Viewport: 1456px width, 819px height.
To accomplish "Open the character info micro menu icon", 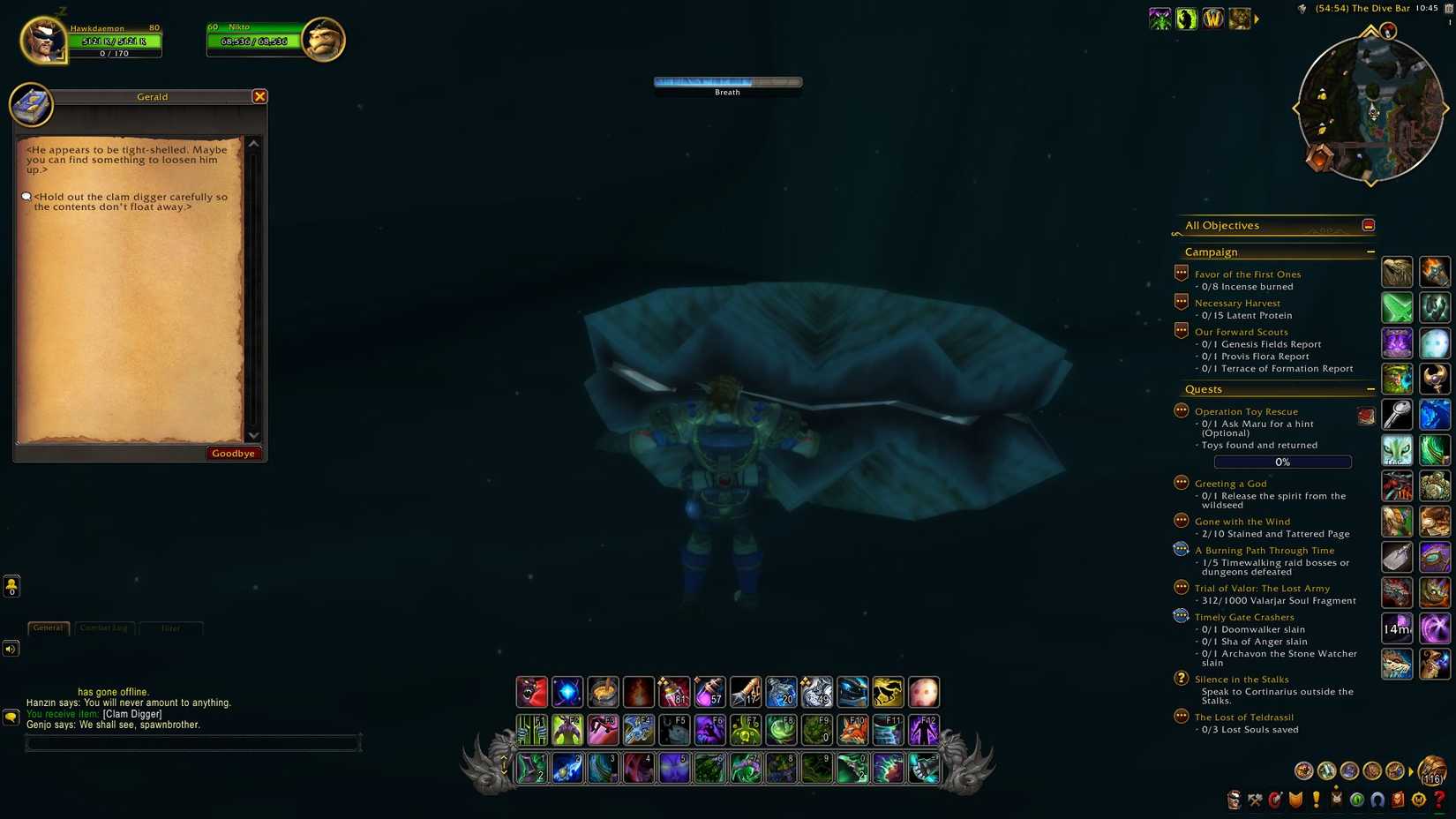I will coord(1234,800).
